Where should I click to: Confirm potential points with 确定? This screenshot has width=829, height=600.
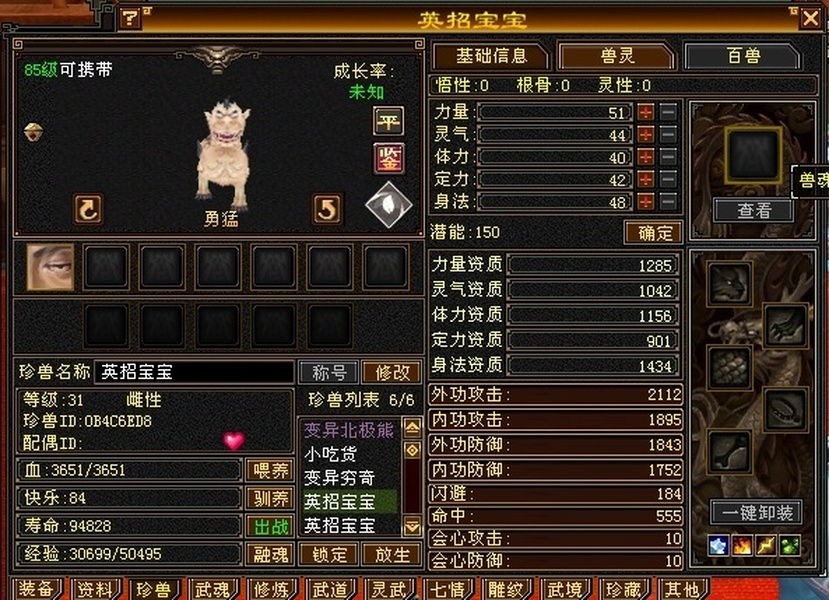point(653,233)
